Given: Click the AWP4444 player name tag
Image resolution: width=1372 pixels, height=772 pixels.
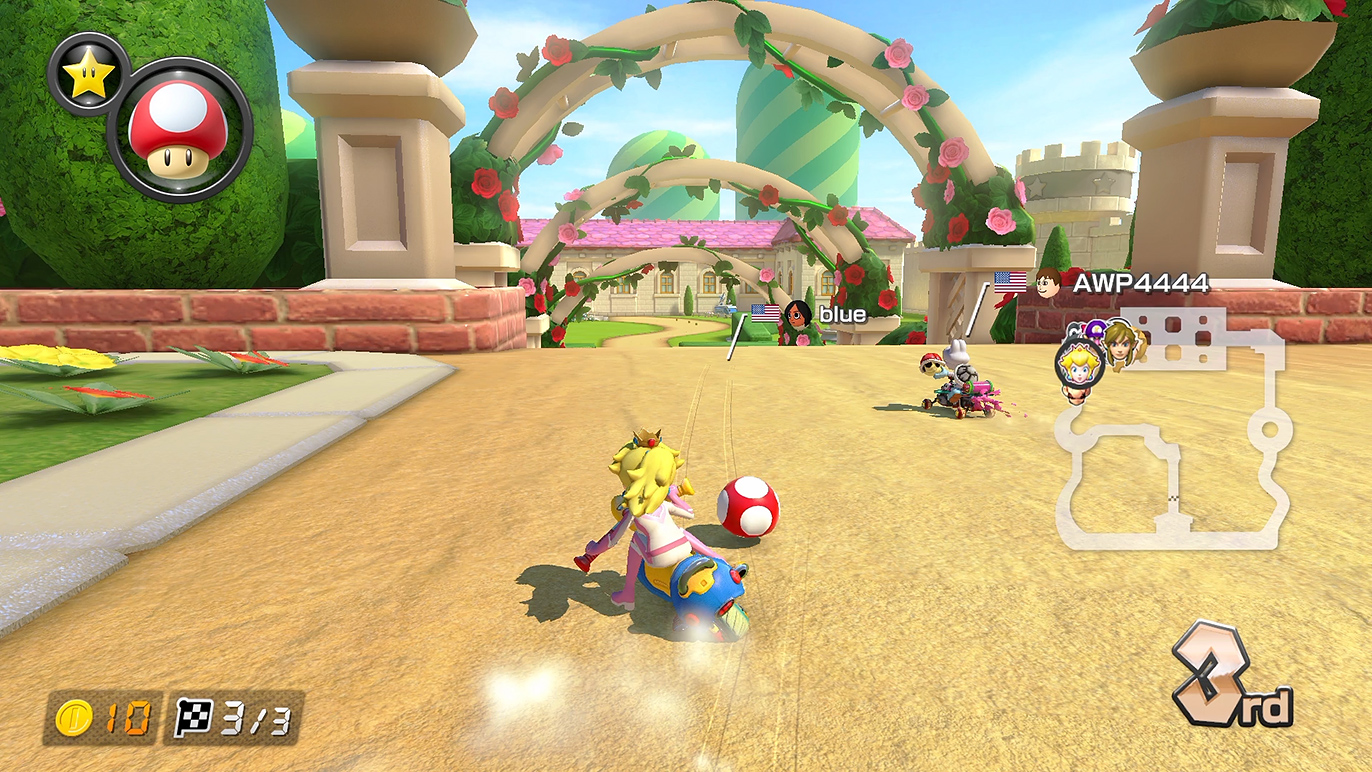Looking at the screenshot, I should [x=1140, y=283].
